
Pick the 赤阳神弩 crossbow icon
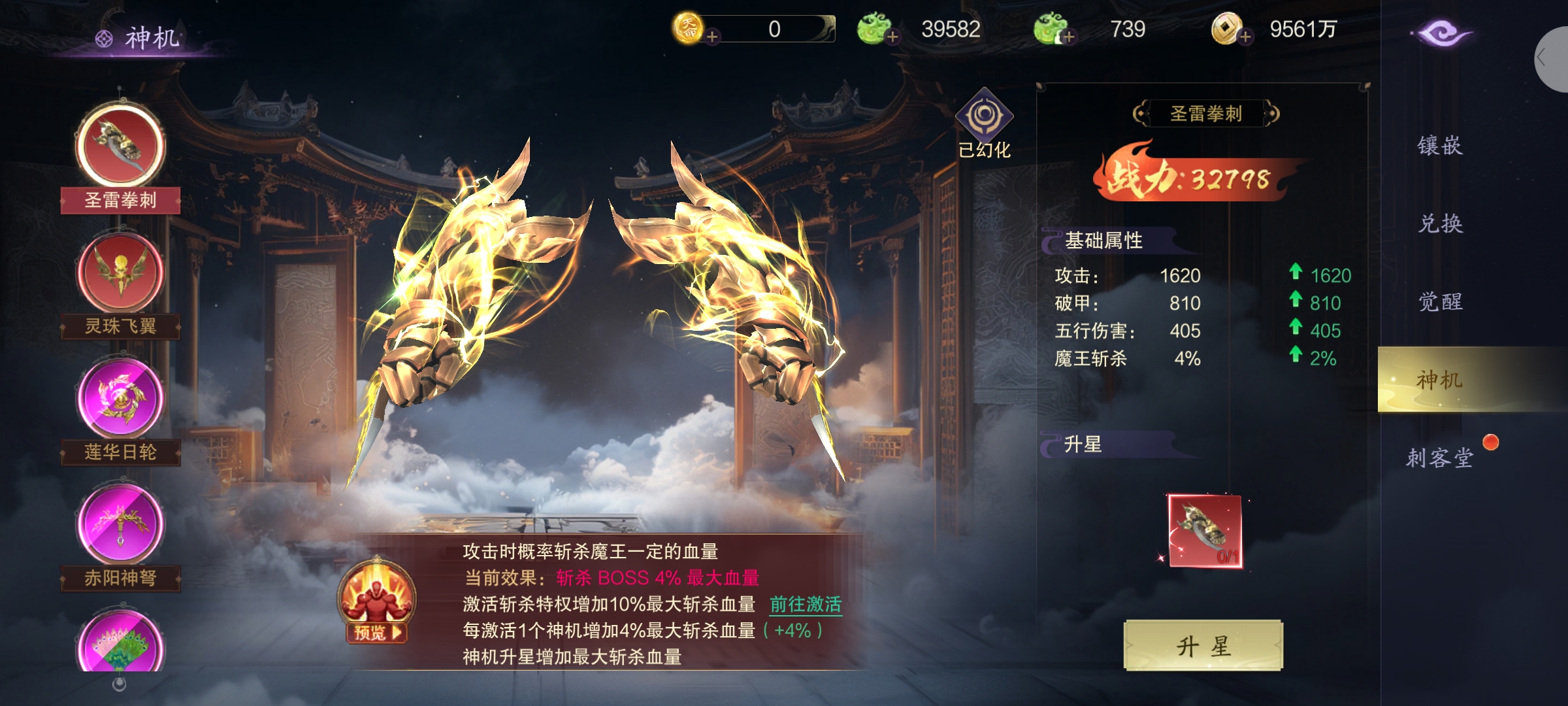pyautogui.click(x=120, y=524)
